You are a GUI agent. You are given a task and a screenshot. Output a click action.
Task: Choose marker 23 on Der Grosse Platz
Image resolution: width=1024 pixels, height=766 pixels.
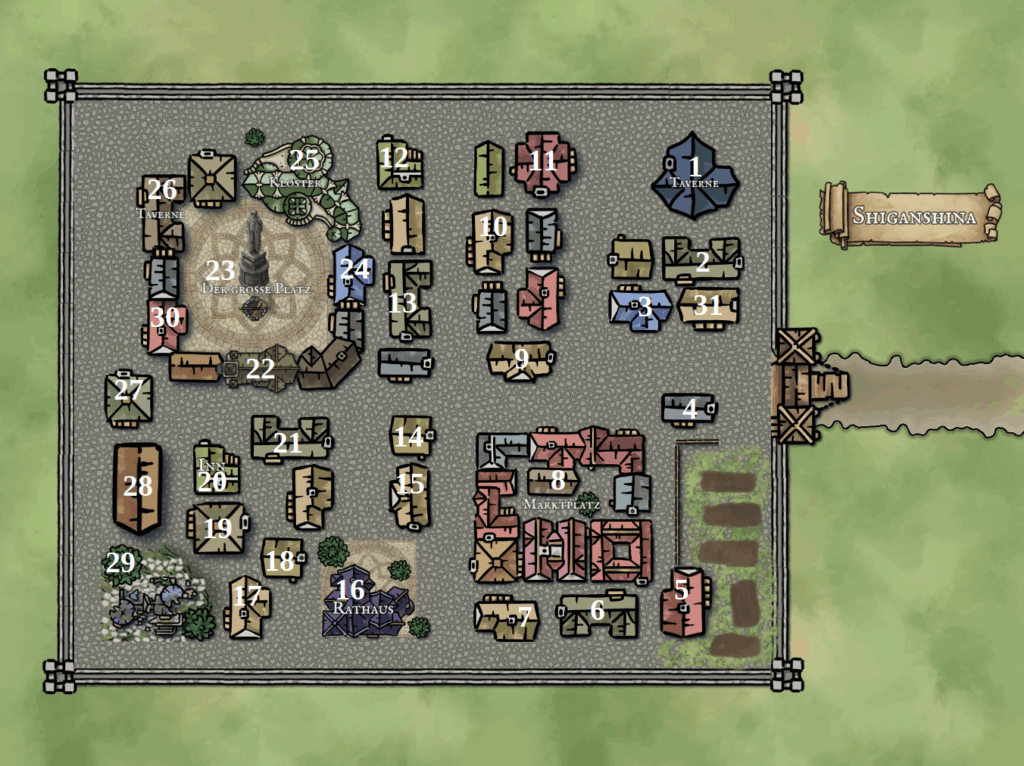(x=220, y=270)
